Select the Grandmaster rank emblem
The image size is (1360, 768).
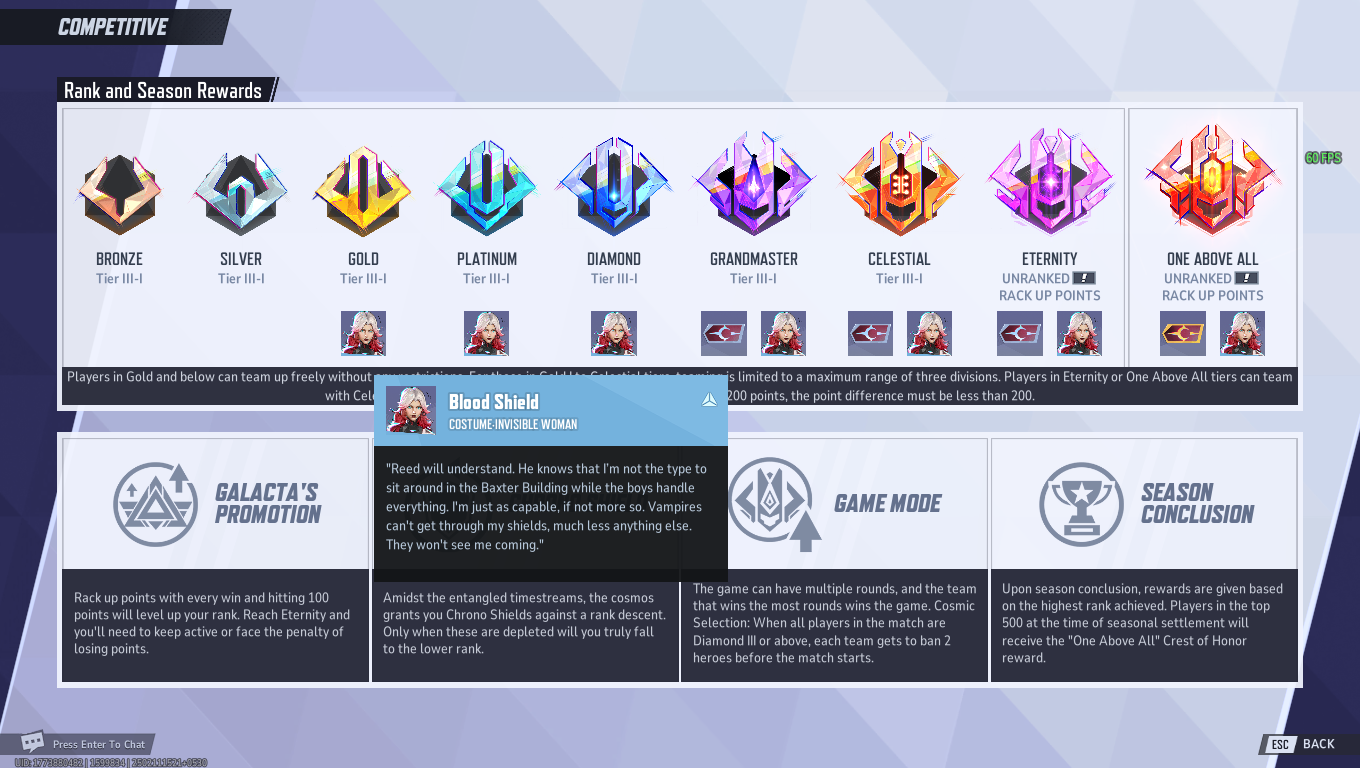[x=753, y=185]
